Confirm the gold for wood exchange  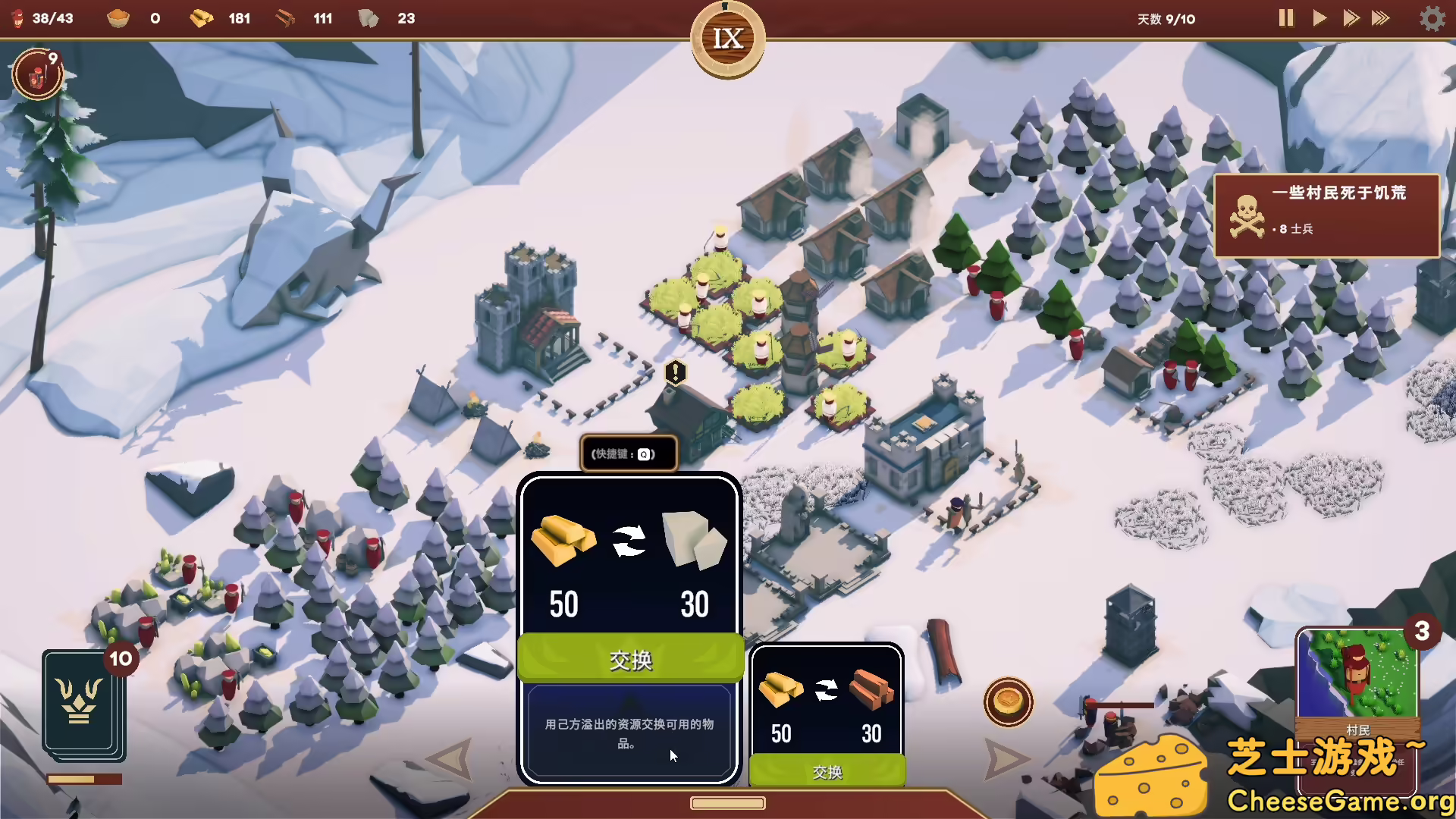click(x=827, y=771)
